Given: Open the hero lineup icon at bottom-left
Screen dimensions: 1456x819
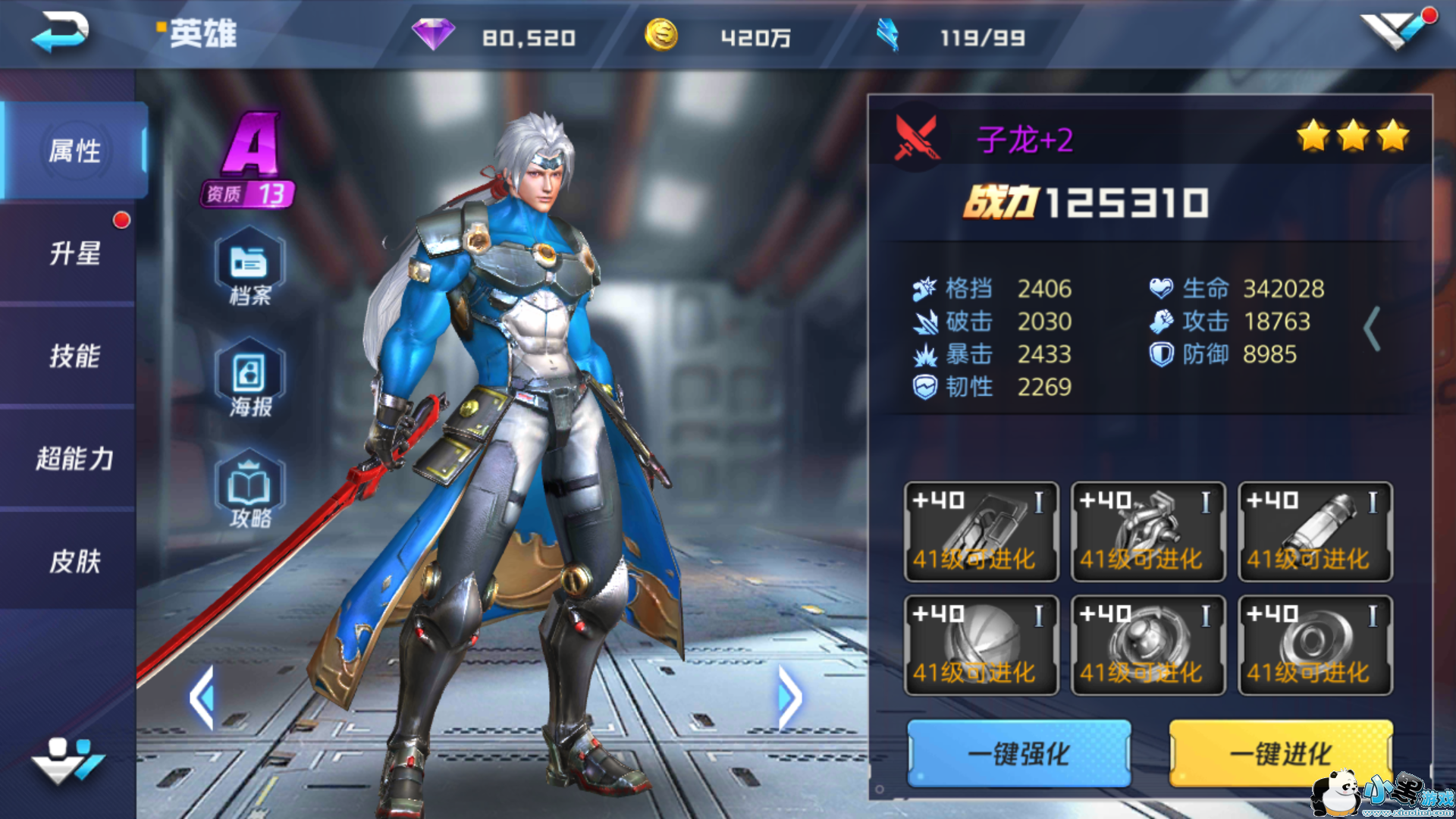Looking at the screenshot, I should [67, 759].
